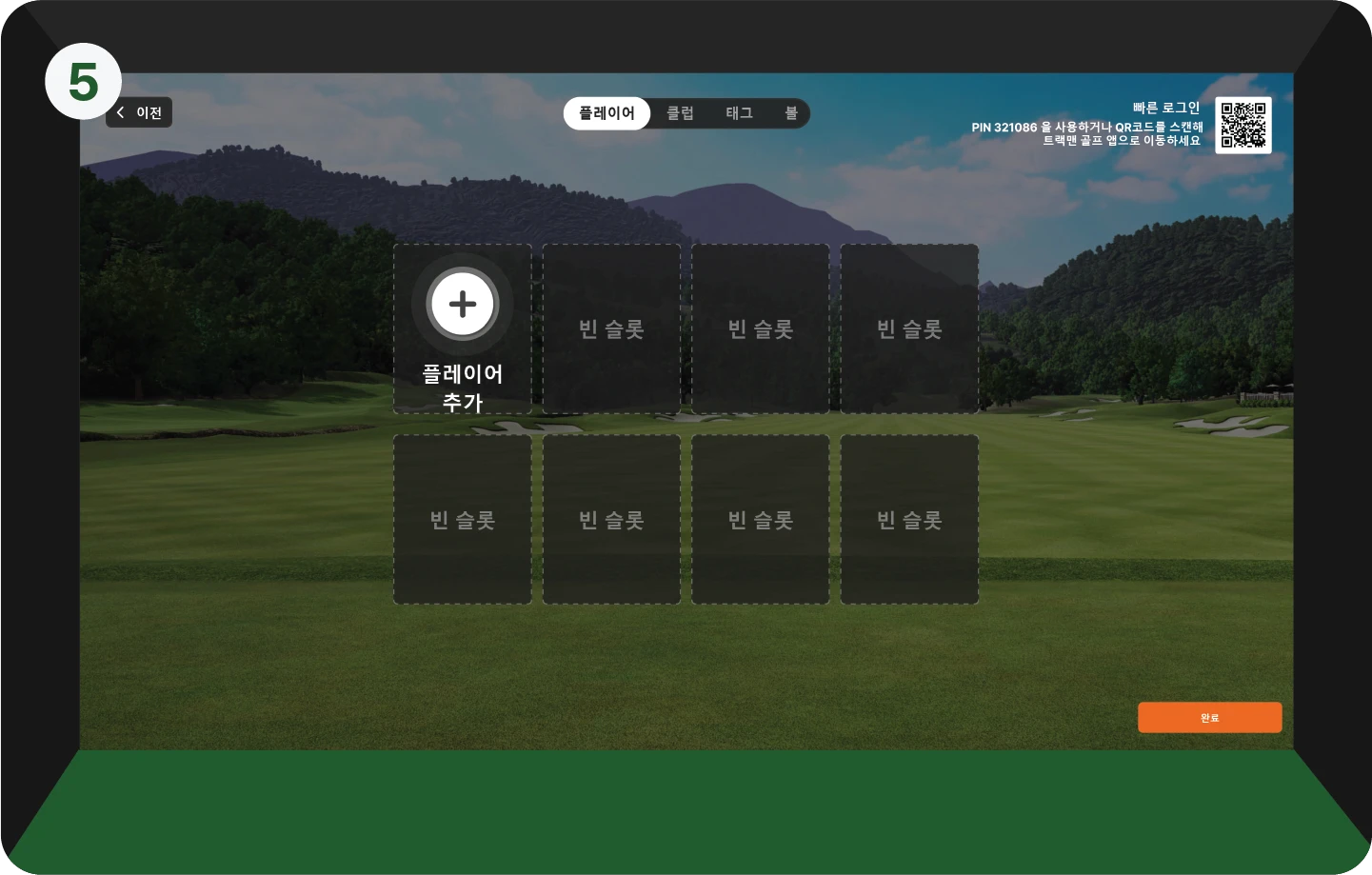Show the 볼 tab
Image resolution: width=1372 pixels, height=875 pixels.
click(790, 113)
